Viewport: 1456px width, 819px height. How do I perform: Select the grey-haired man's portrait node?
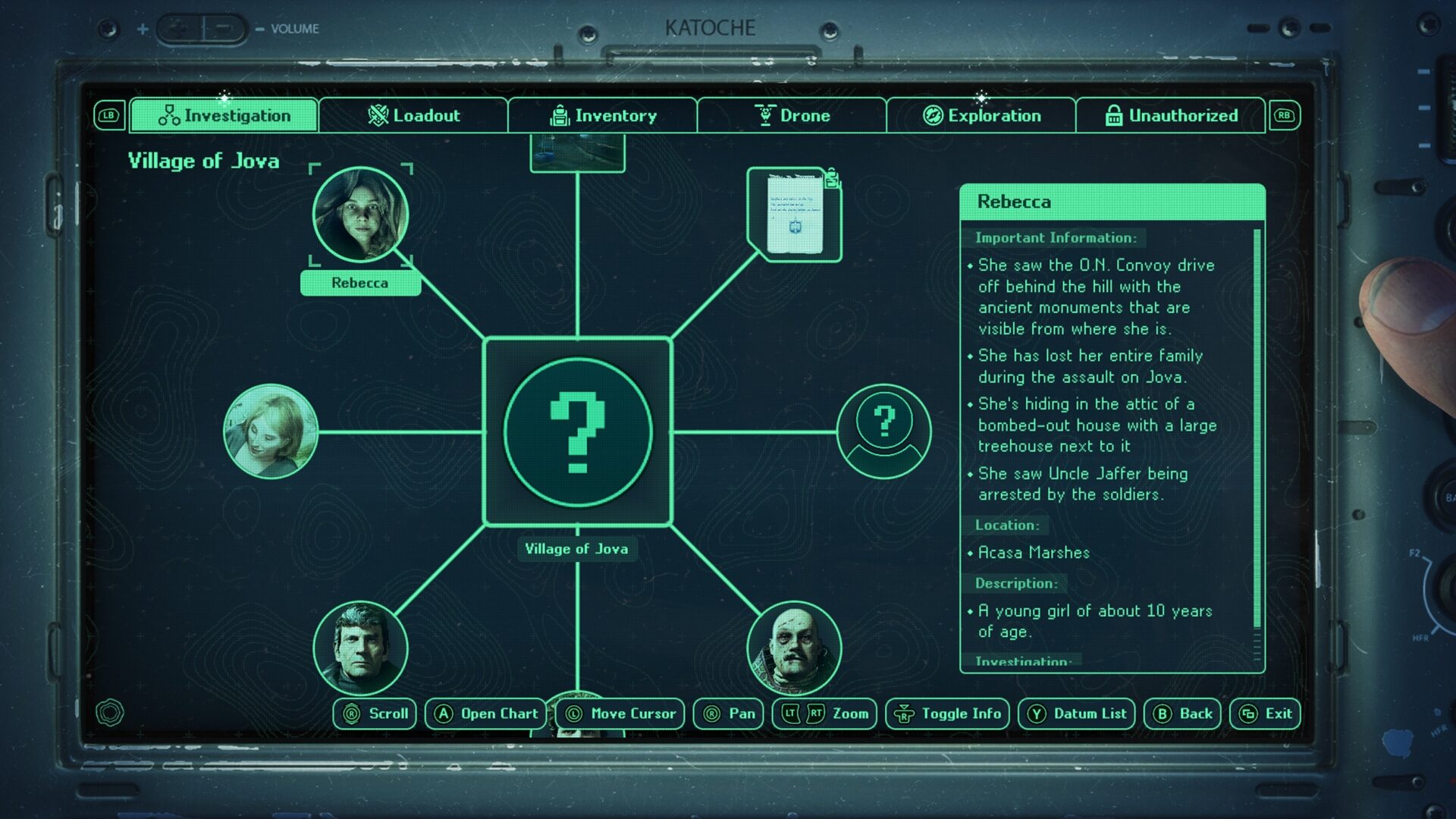[360, 648]
